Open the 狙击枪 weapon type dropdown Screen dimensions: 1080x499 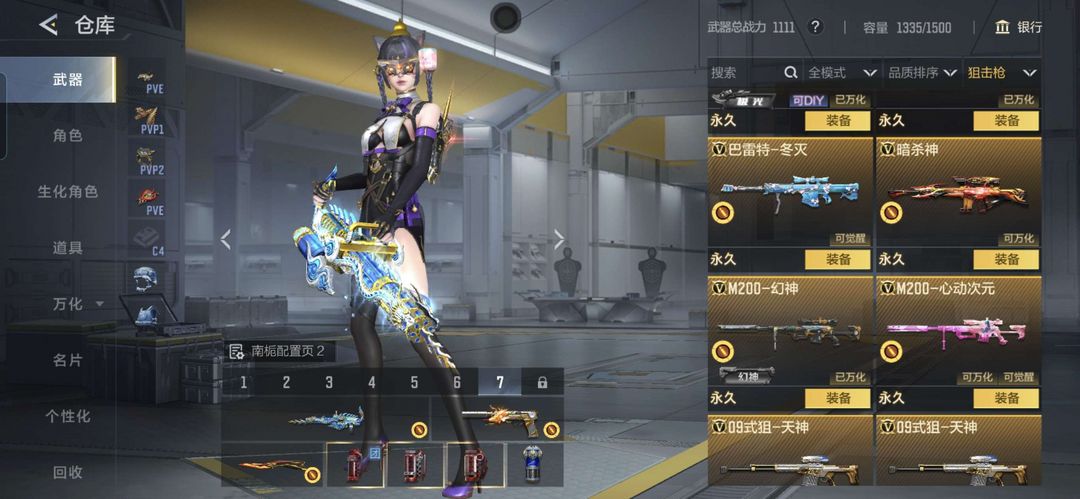point(1001,72)
